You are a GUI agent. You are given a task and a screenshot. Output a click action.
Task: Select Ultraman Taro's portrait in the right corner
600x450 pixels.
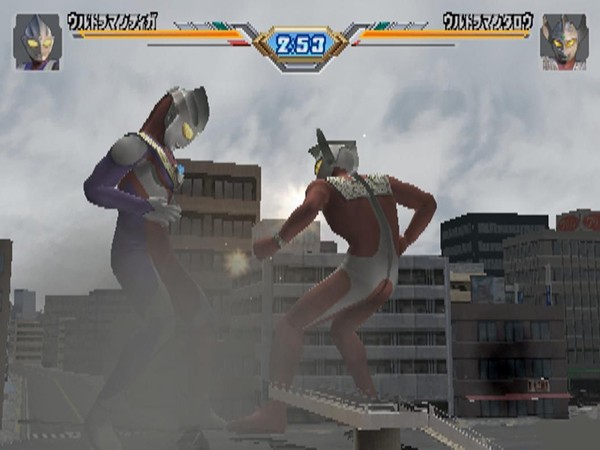point(563,42)
